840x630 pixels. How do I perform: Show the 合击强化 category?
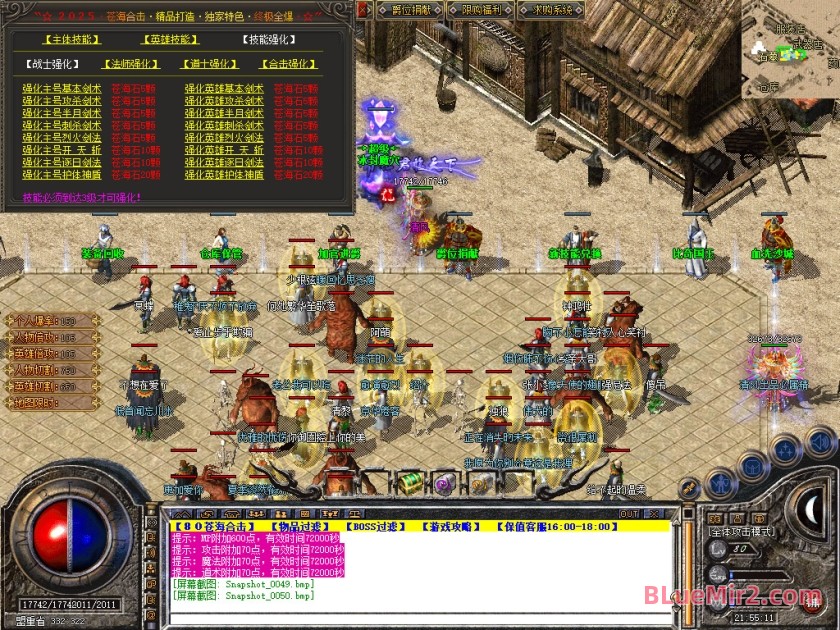tap(289, 64)
